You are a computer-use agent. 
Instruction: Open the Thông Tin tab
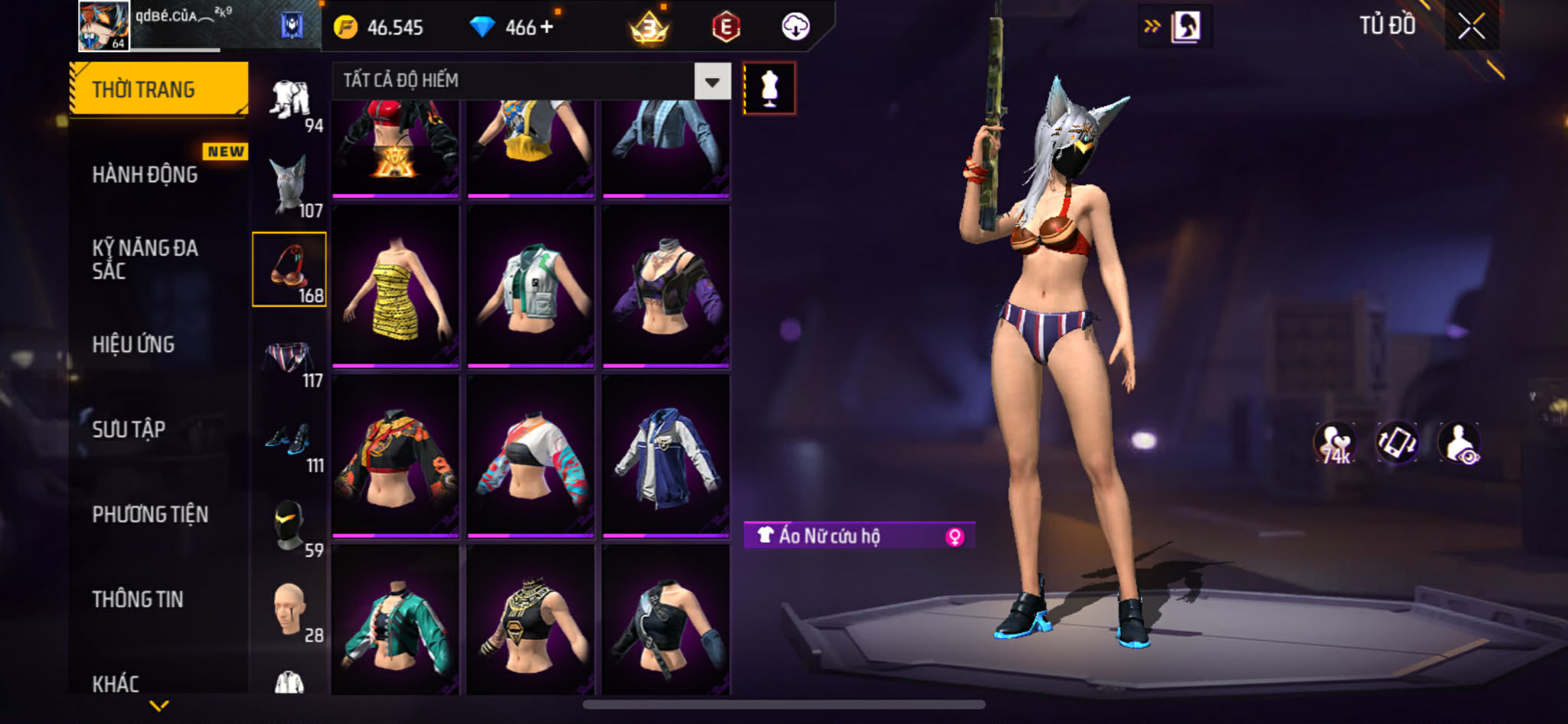click(x=138, y=599)
